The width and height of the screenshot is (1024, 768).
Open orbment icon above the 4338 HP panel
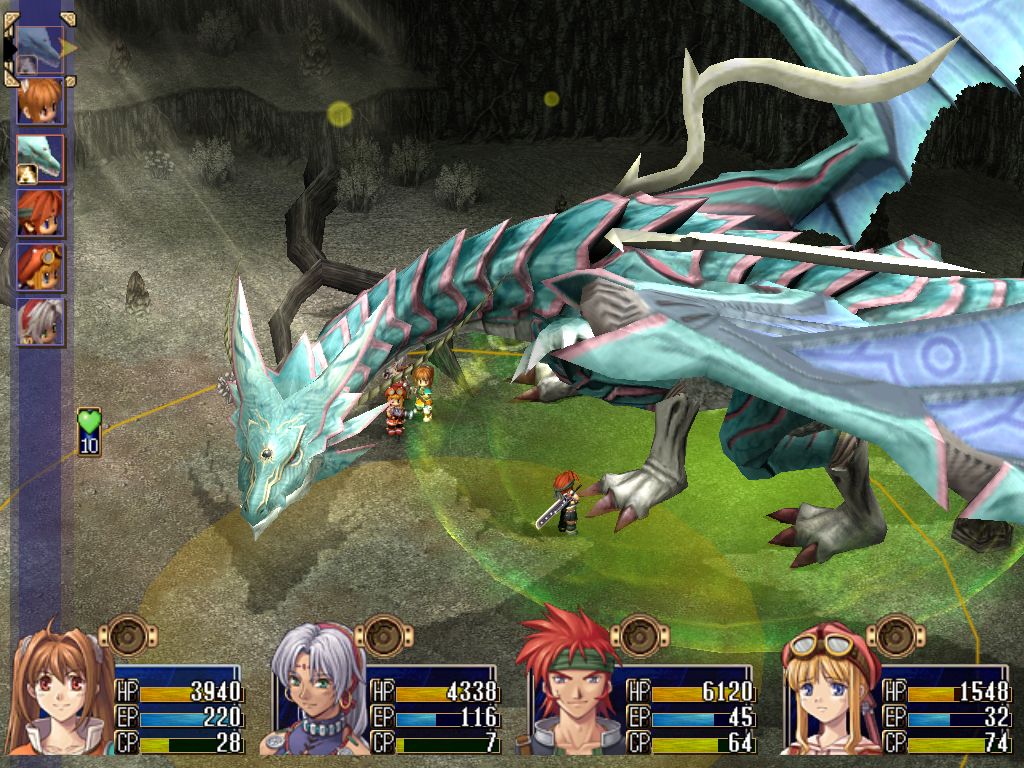383,634
